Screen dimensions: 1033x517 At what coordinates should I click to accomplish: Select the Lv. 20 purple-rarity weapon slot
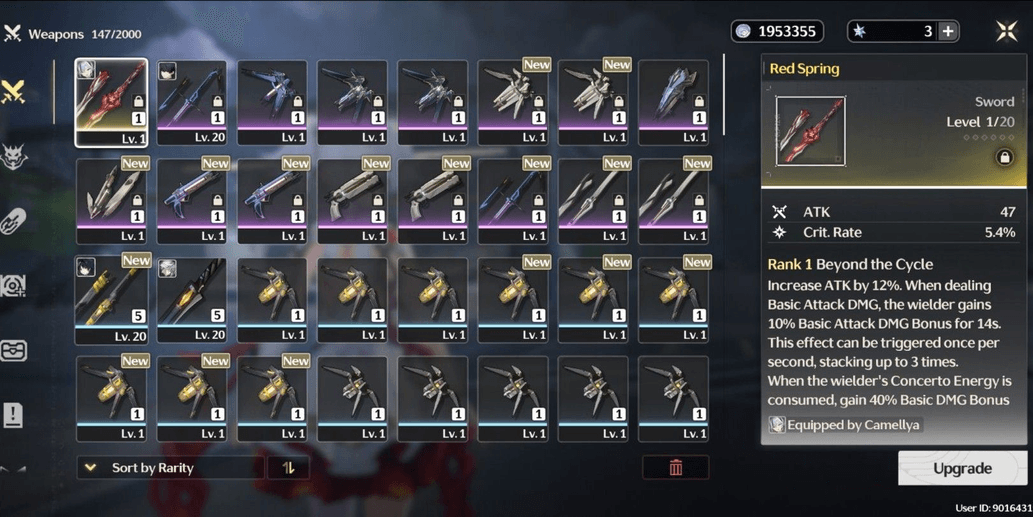191,102
